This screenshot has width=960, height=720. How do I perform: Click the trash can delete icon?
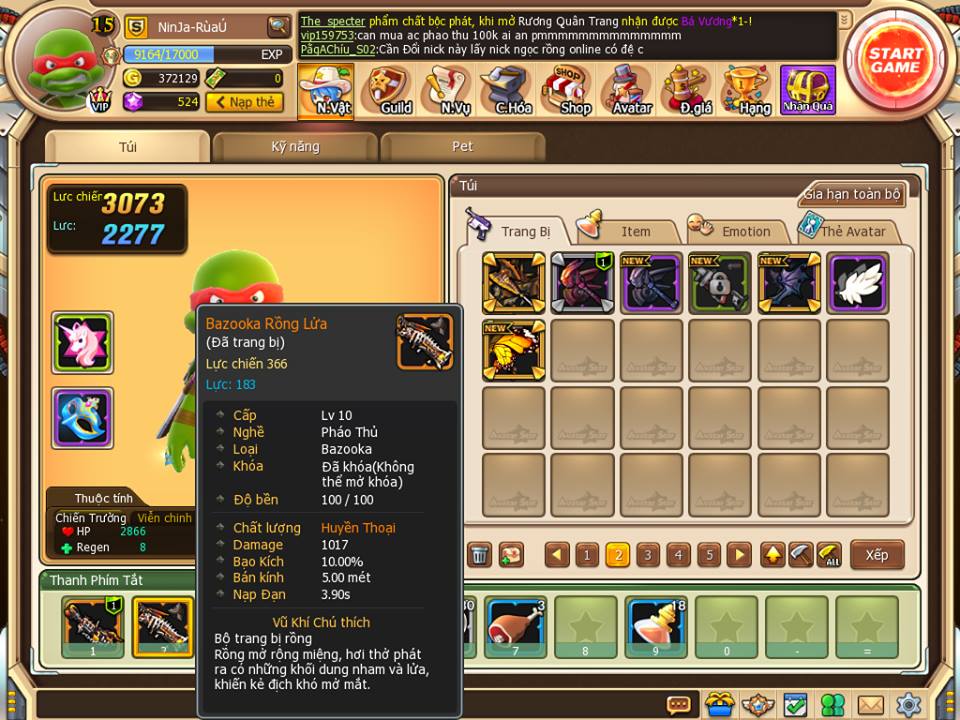click(x=480, y=555)
